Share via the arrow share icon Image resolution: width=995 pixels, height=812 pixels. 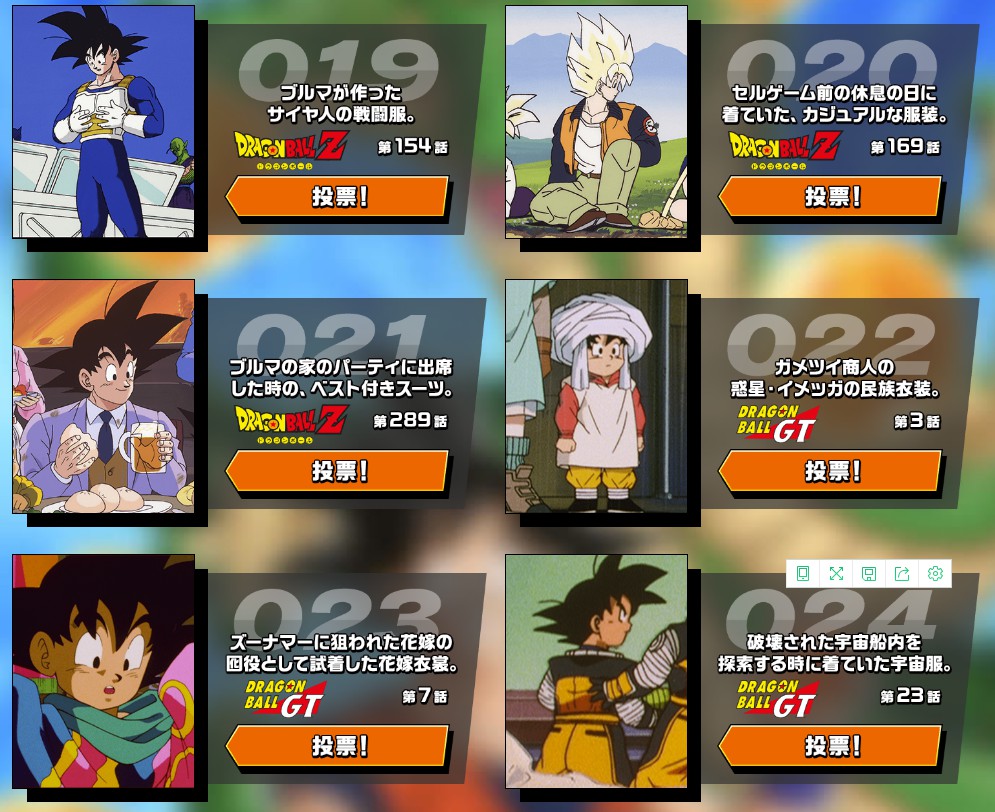(x=902, y=573)
